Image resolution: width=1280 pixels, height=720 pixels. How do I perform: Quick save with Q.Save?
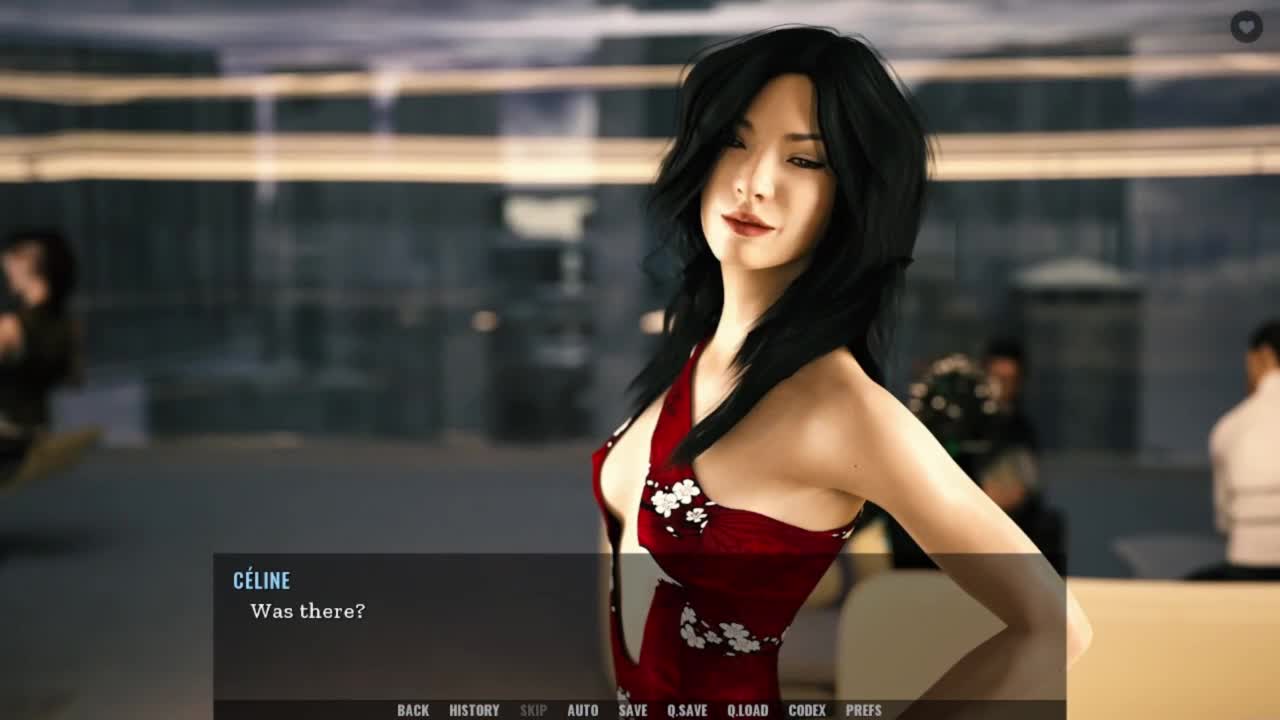[x=687, y=710]
